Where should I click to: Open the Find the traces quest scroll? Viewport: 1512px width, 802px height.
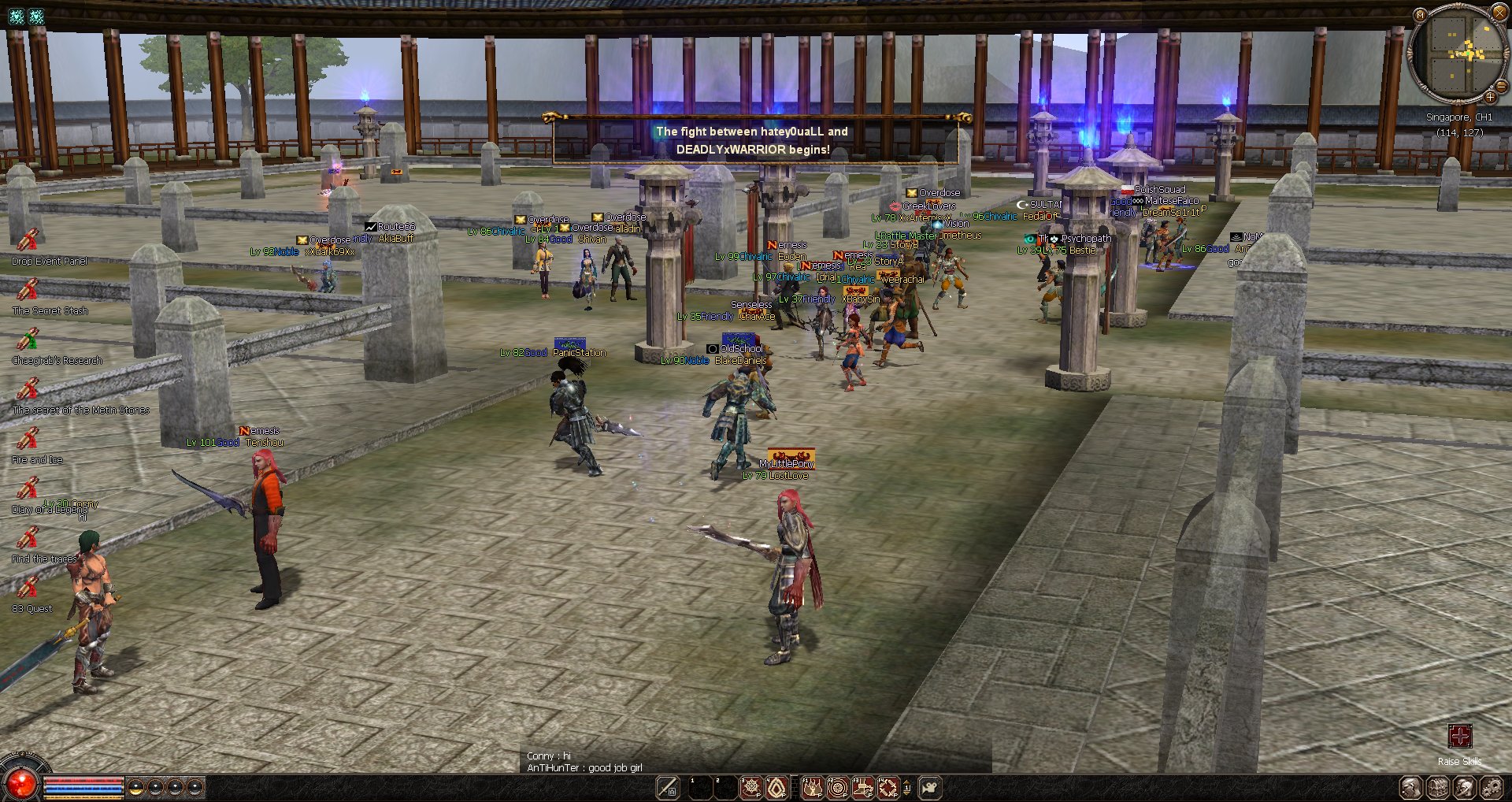tap(28, 538)
